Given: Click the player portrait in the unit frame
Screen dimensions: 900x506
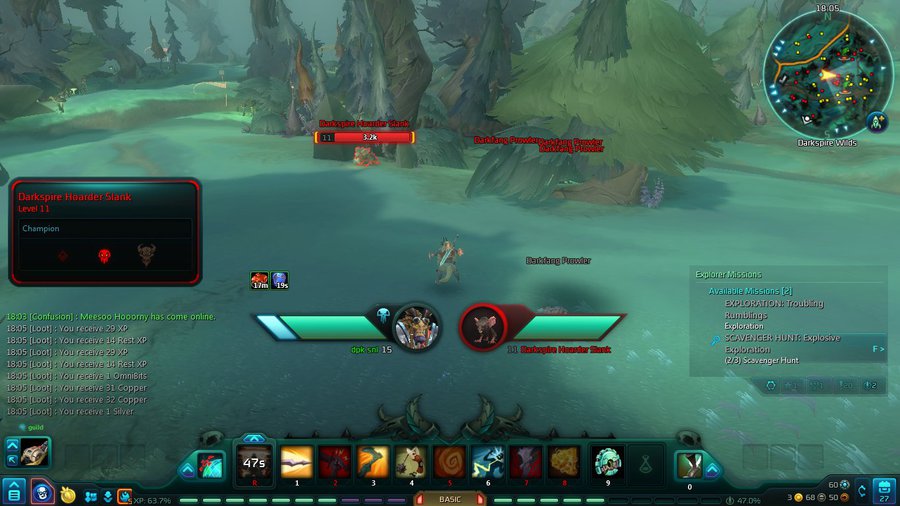Looking at the screenshot, I should pyautogui.click(x=416, y=326).
